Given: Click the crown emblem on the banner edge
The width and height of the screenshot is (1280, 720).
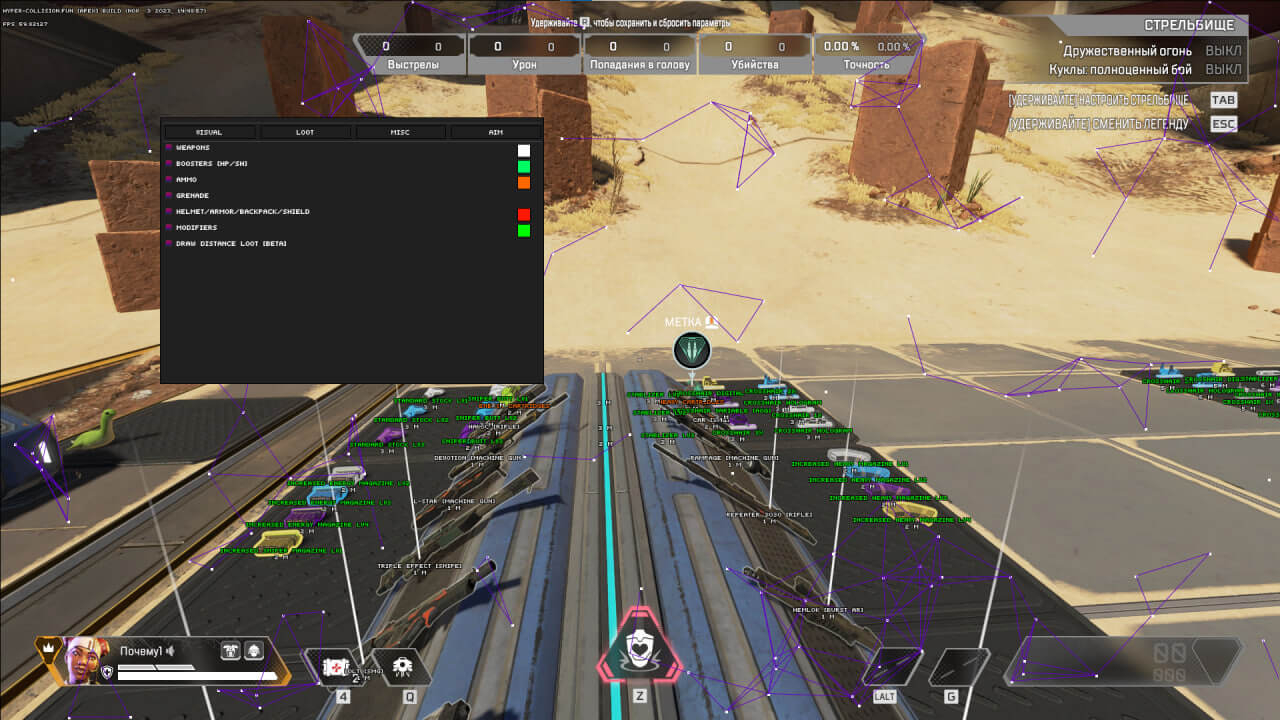Looking at the screenshot, I should point(47,647).
